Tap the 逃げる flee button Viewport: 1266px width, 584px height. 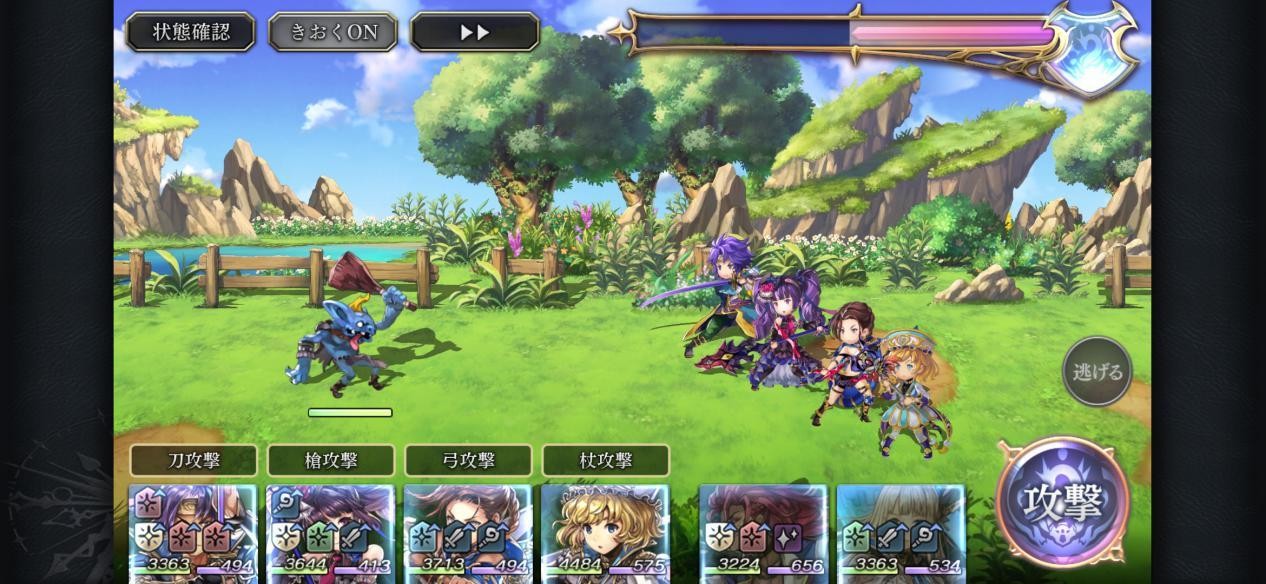pyautogui.click(x=1097, y=372)
